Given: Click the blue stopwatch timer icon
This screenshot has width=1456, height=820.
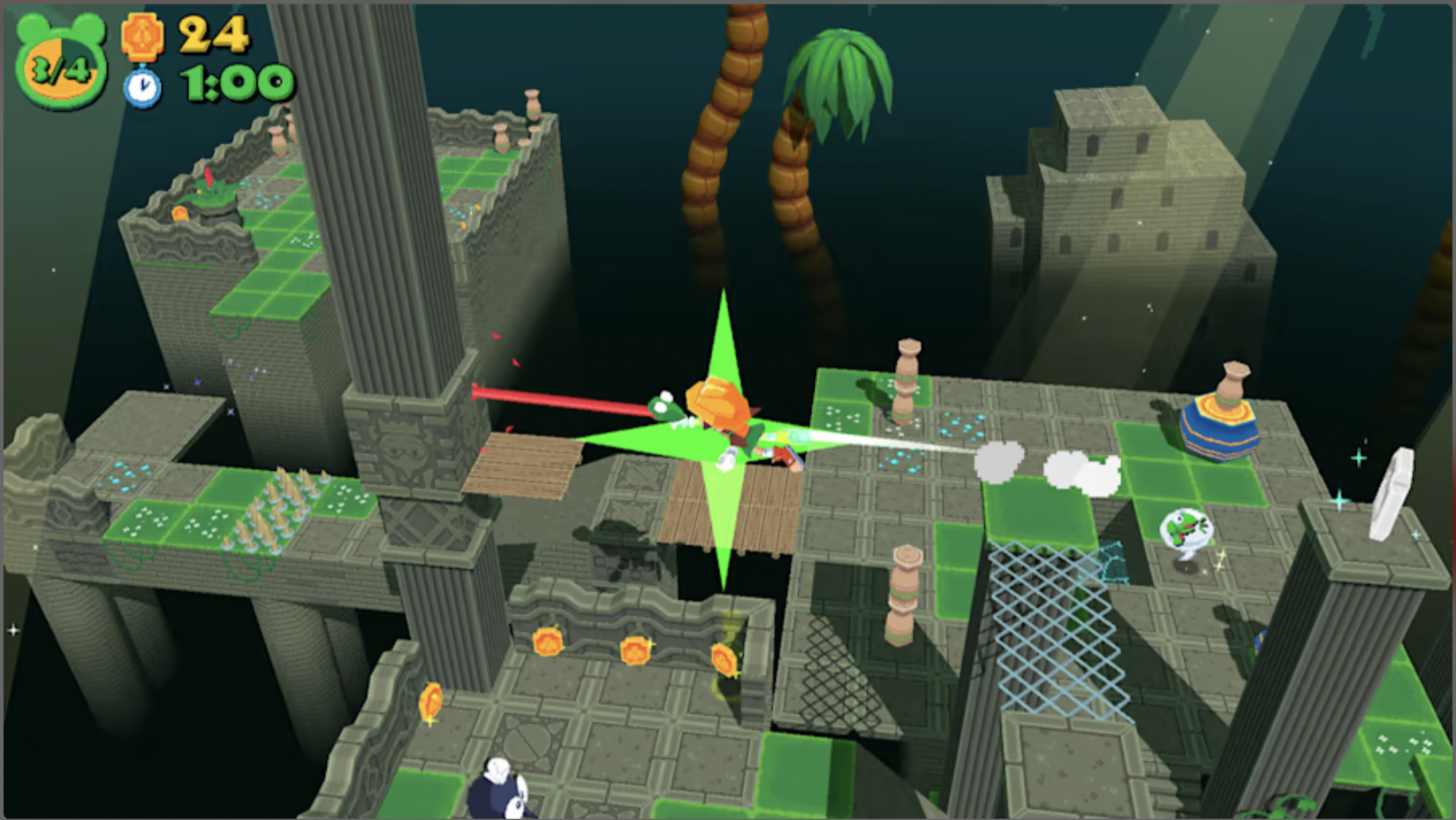Looking at the screenshot, I should click(141, 87).
